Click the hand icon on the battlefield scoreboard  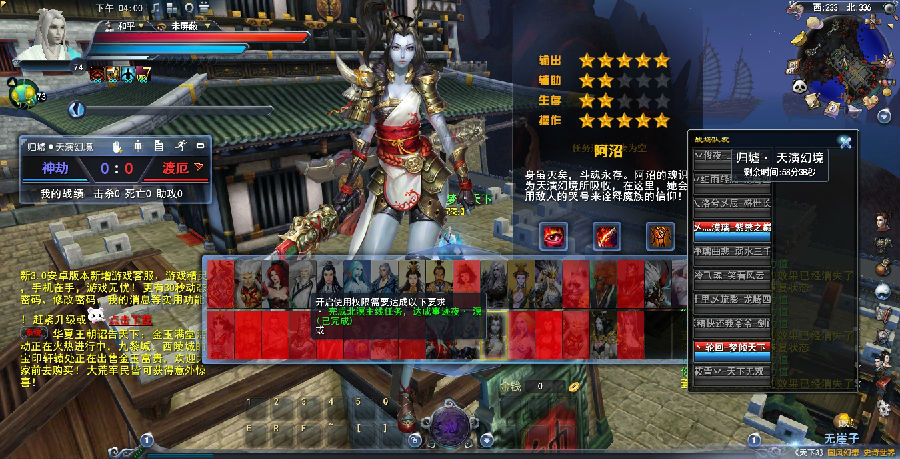pyautogui.click(x=116, y=147)
